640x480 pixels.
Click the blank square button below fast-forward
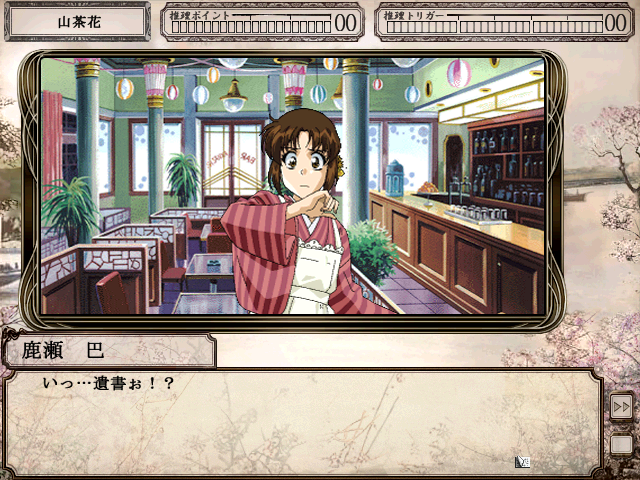pos(621,443)
